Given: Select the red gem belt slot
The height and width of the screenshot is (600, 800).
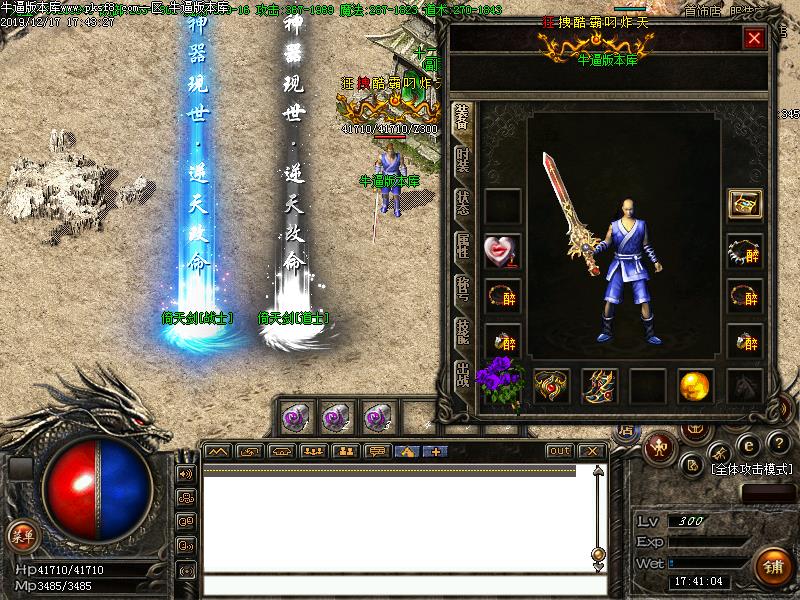Looking at the screenshot, I should point(551,385).
